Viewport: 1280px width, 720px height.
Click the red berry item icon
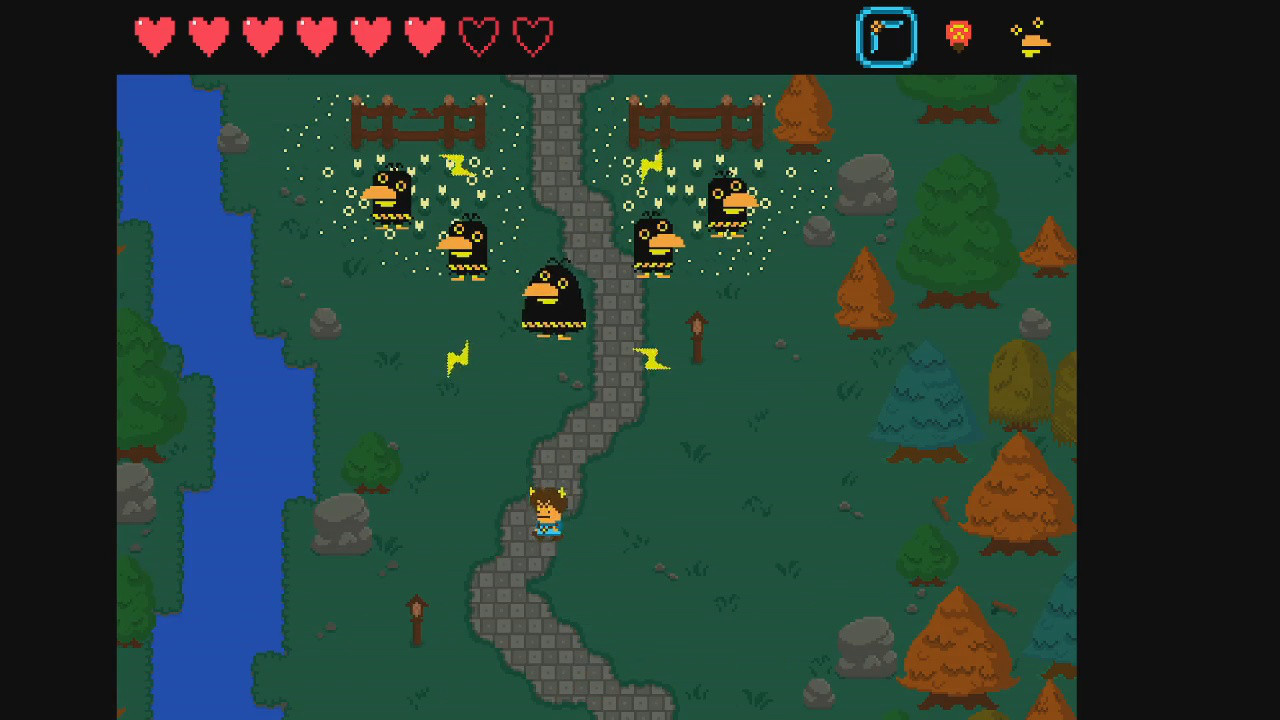coord(957,35)
